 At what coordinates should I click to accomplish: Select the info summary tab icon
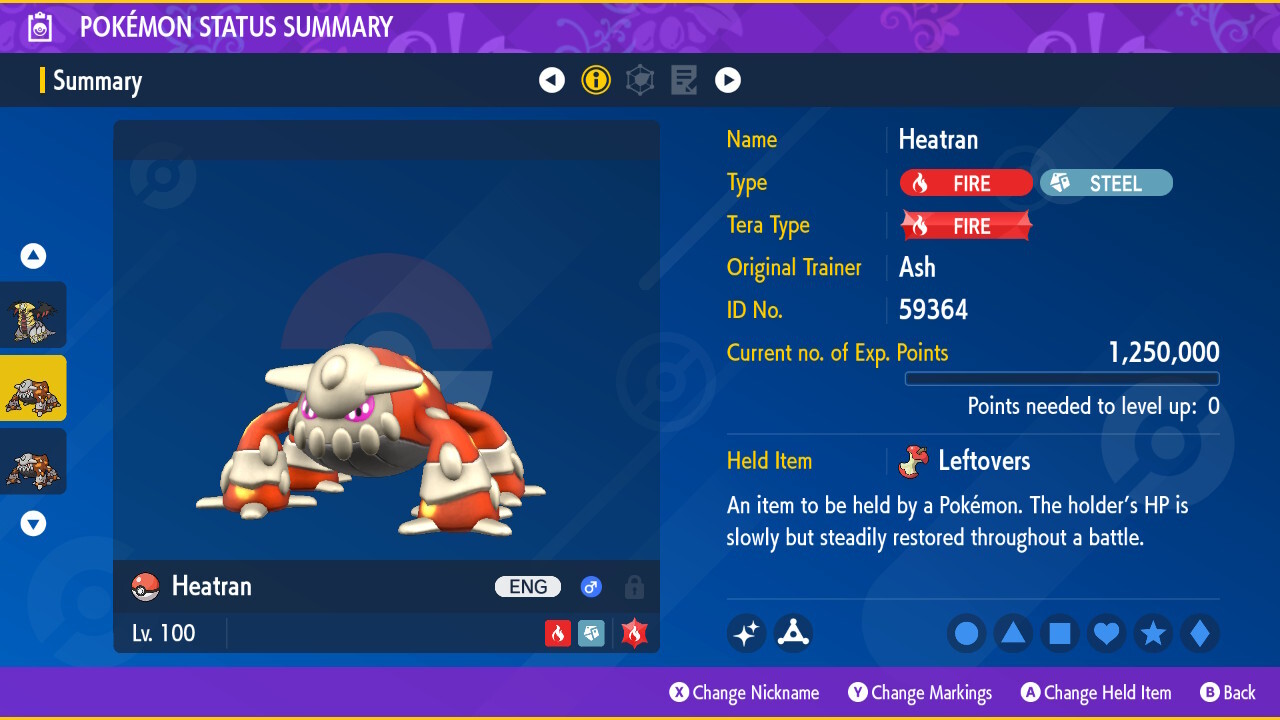pyautogui.click(x=596, y=80)
